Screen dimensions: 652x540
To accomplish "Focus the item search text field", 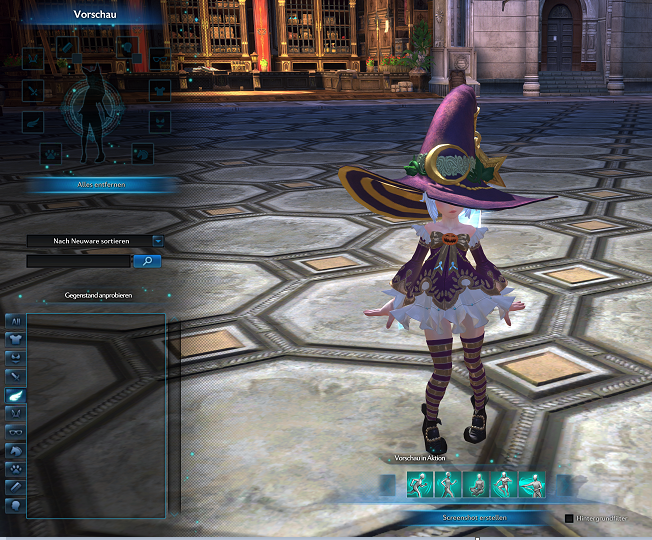I will coord(78,261).
